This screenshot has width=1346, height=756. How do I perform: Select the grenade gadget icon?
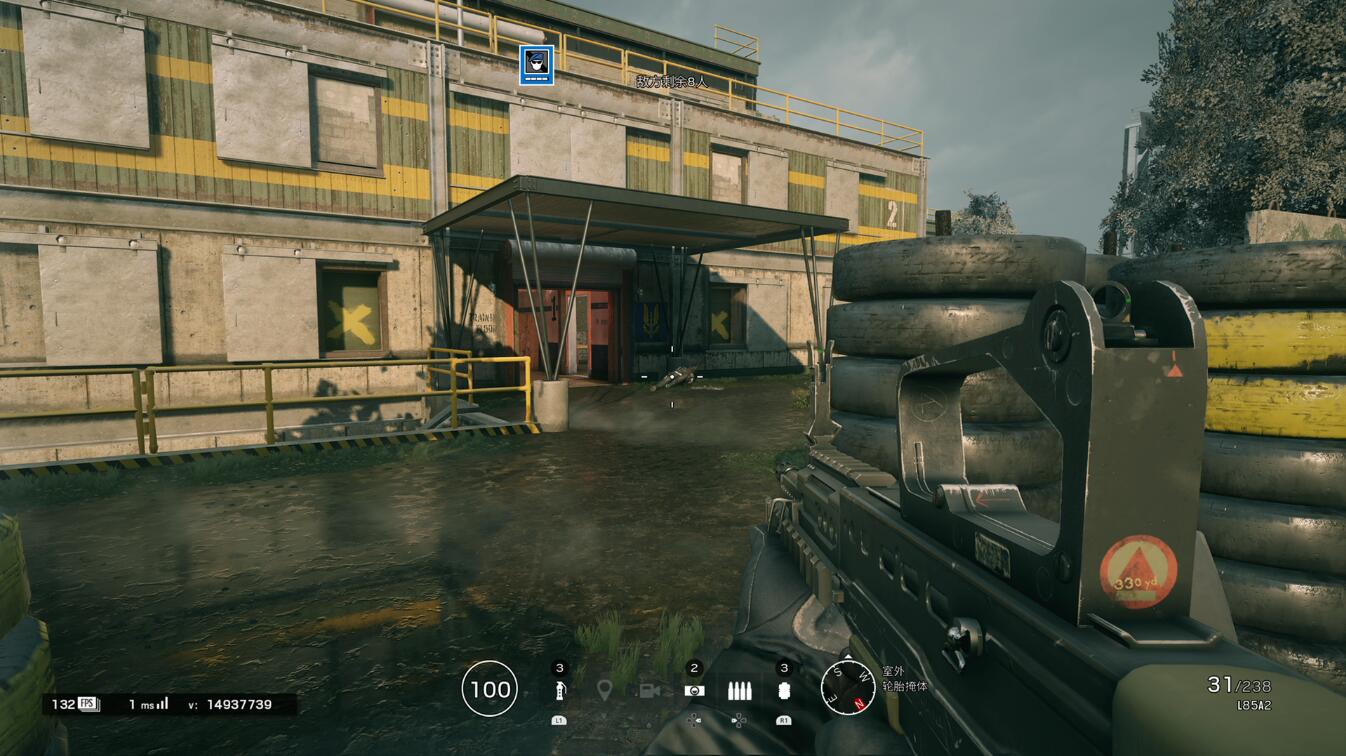click(x=559, y=690)
